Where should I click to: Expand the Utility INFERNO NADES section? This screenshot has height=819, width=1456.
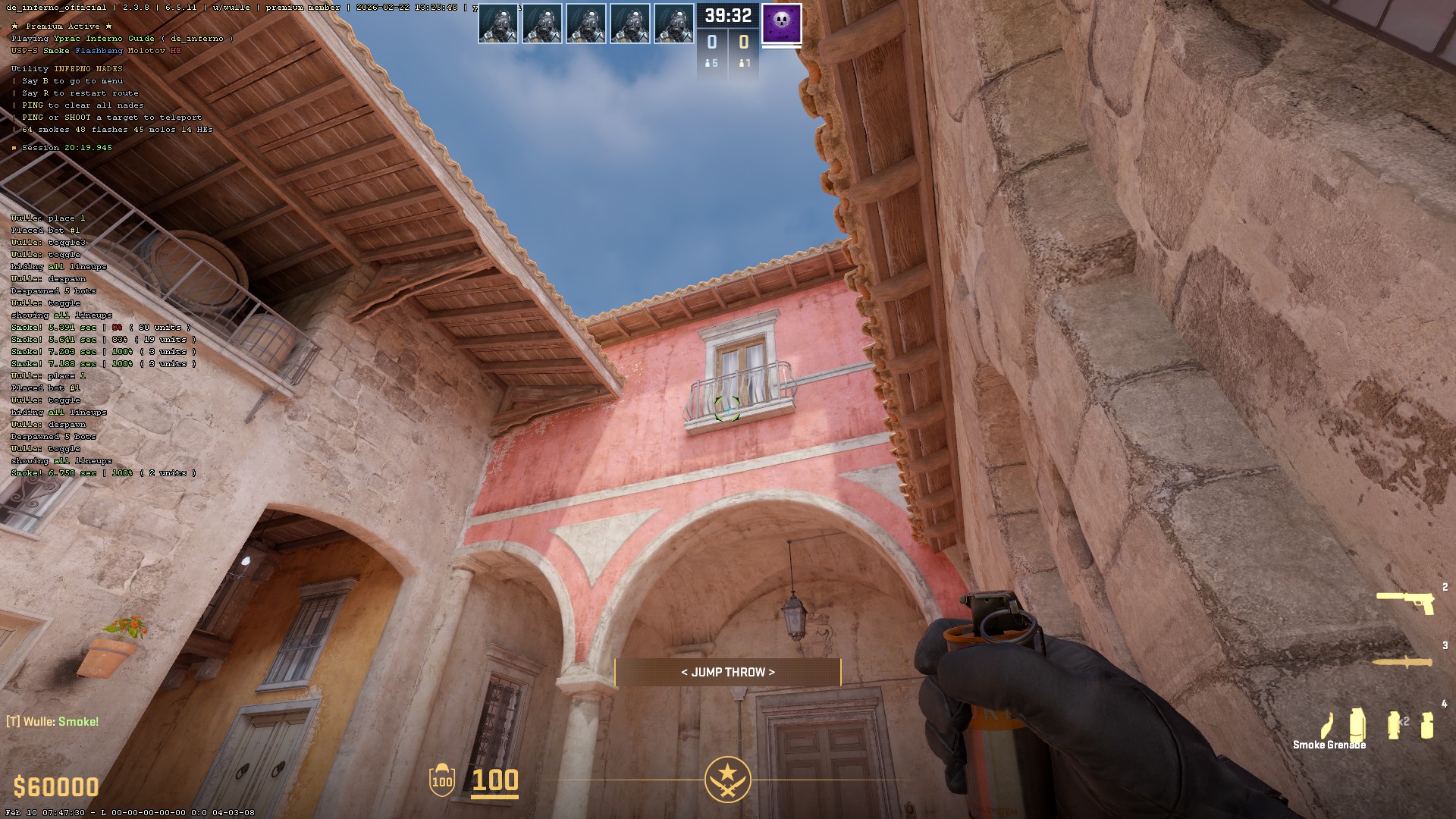point(65,67)
